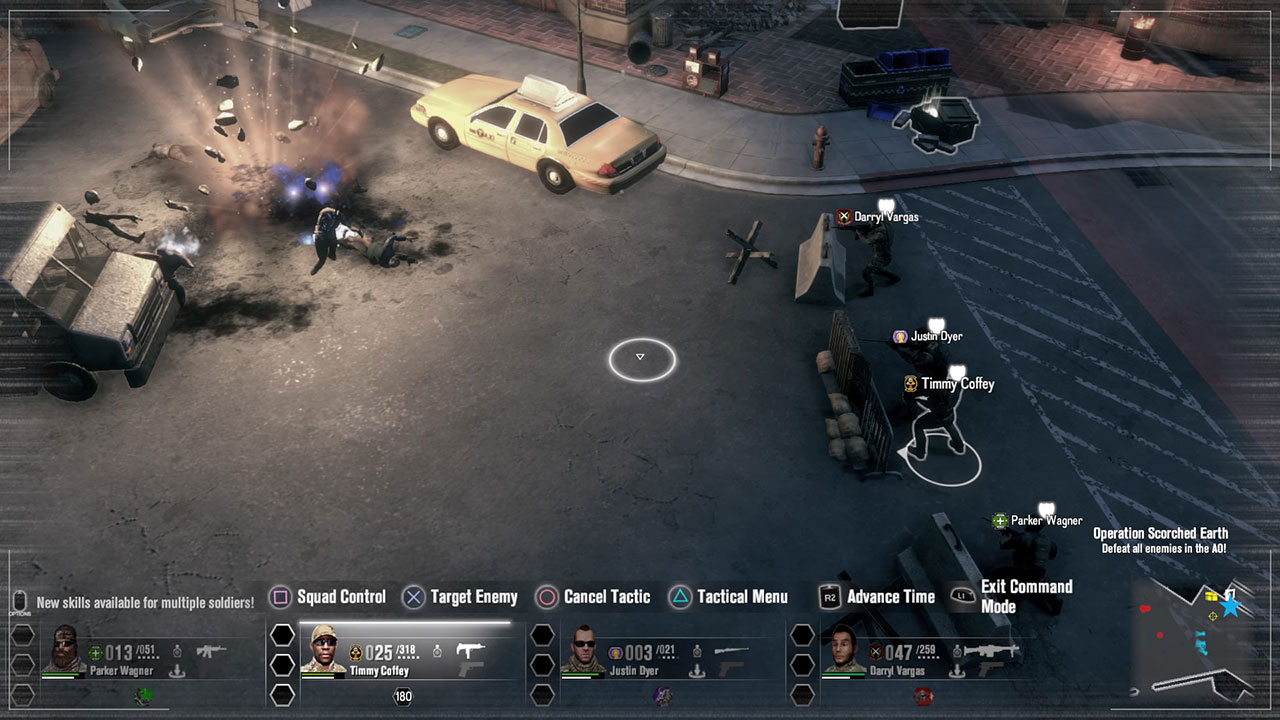Click the OPTIONS controller icon above Parker Wagner
Image resolution: width=1280 pixels, height=720 pixels.
coord(18,600)
